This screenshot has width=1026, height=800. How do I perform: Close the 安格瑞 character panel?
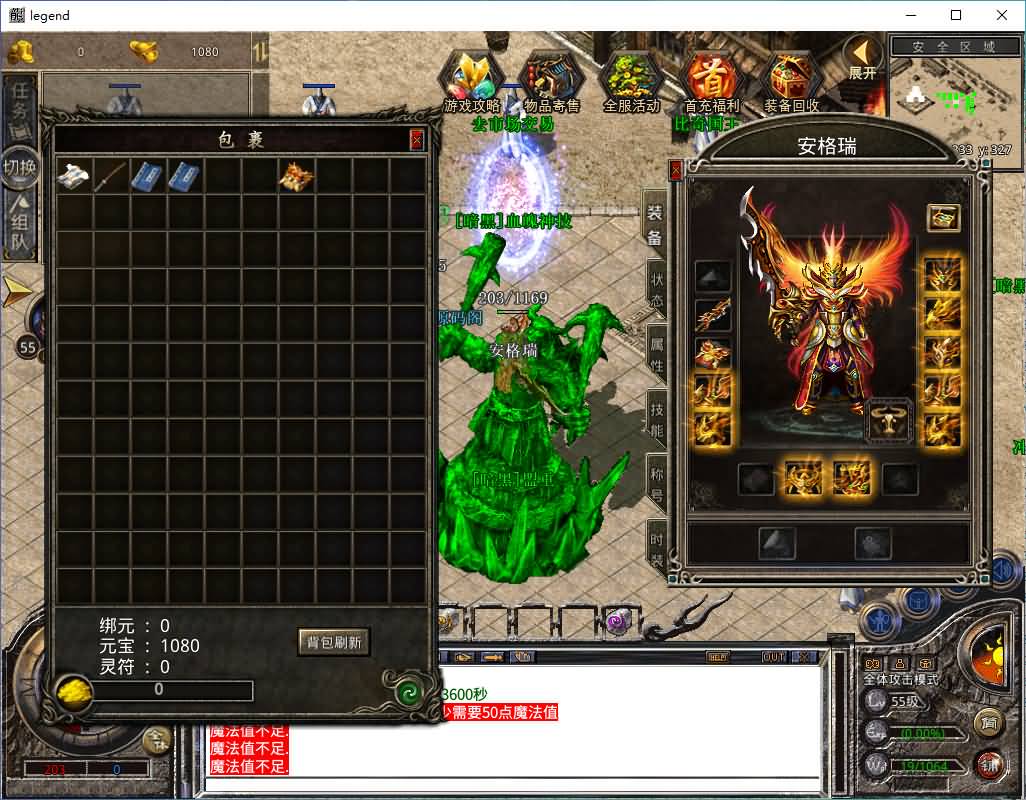pos(676,171)
